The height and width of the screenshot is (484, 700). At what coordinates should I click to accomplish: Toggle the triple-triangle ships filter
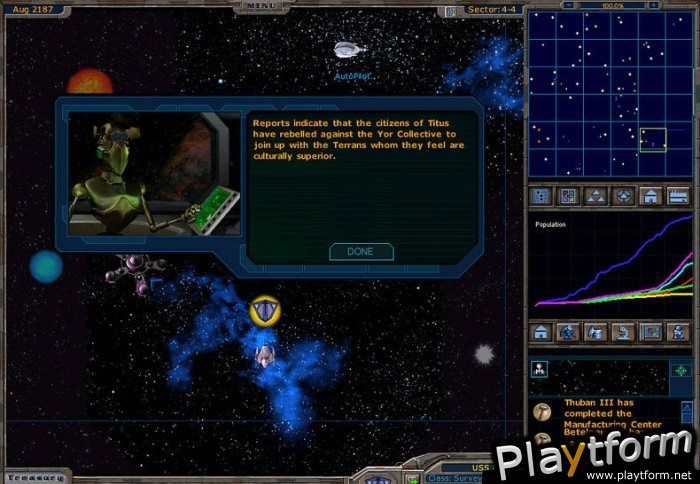(595, 196)
